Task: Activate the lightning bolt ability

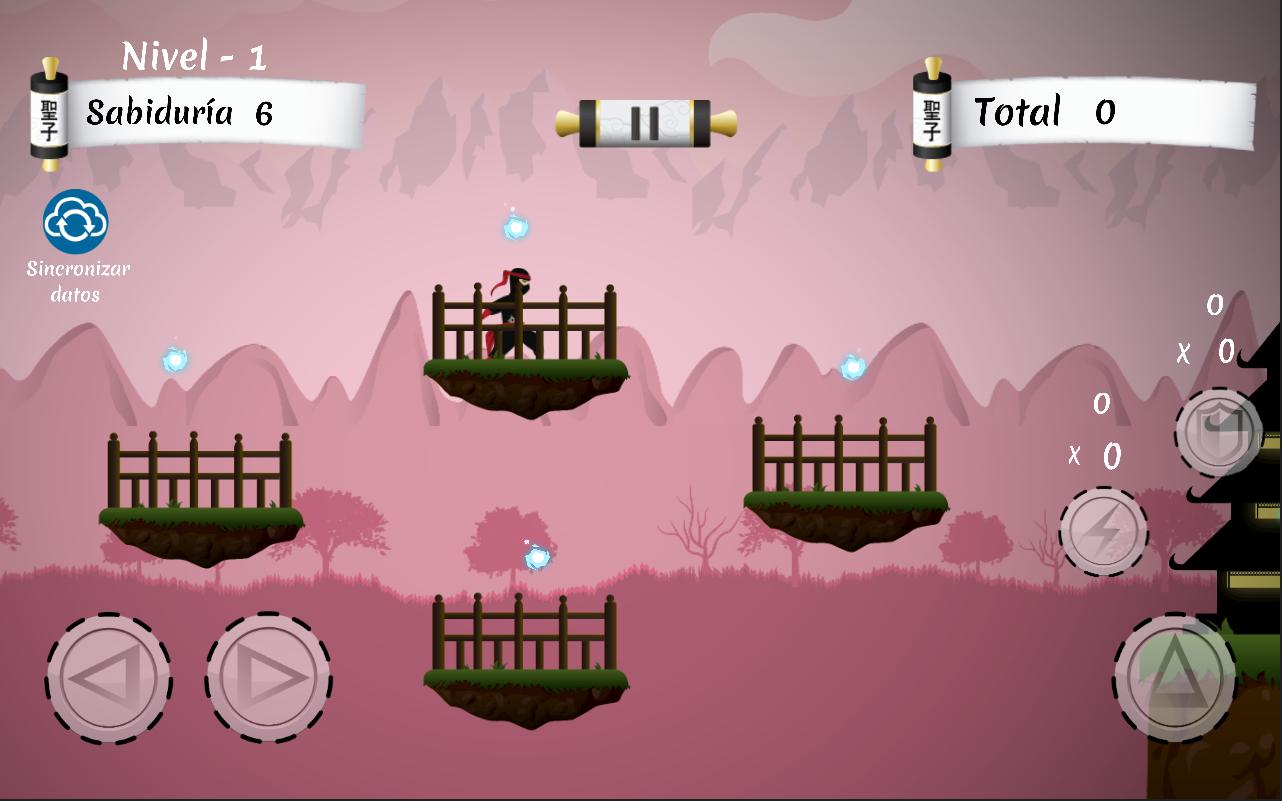Action: pyautogui.click(x=1103, y=532)
